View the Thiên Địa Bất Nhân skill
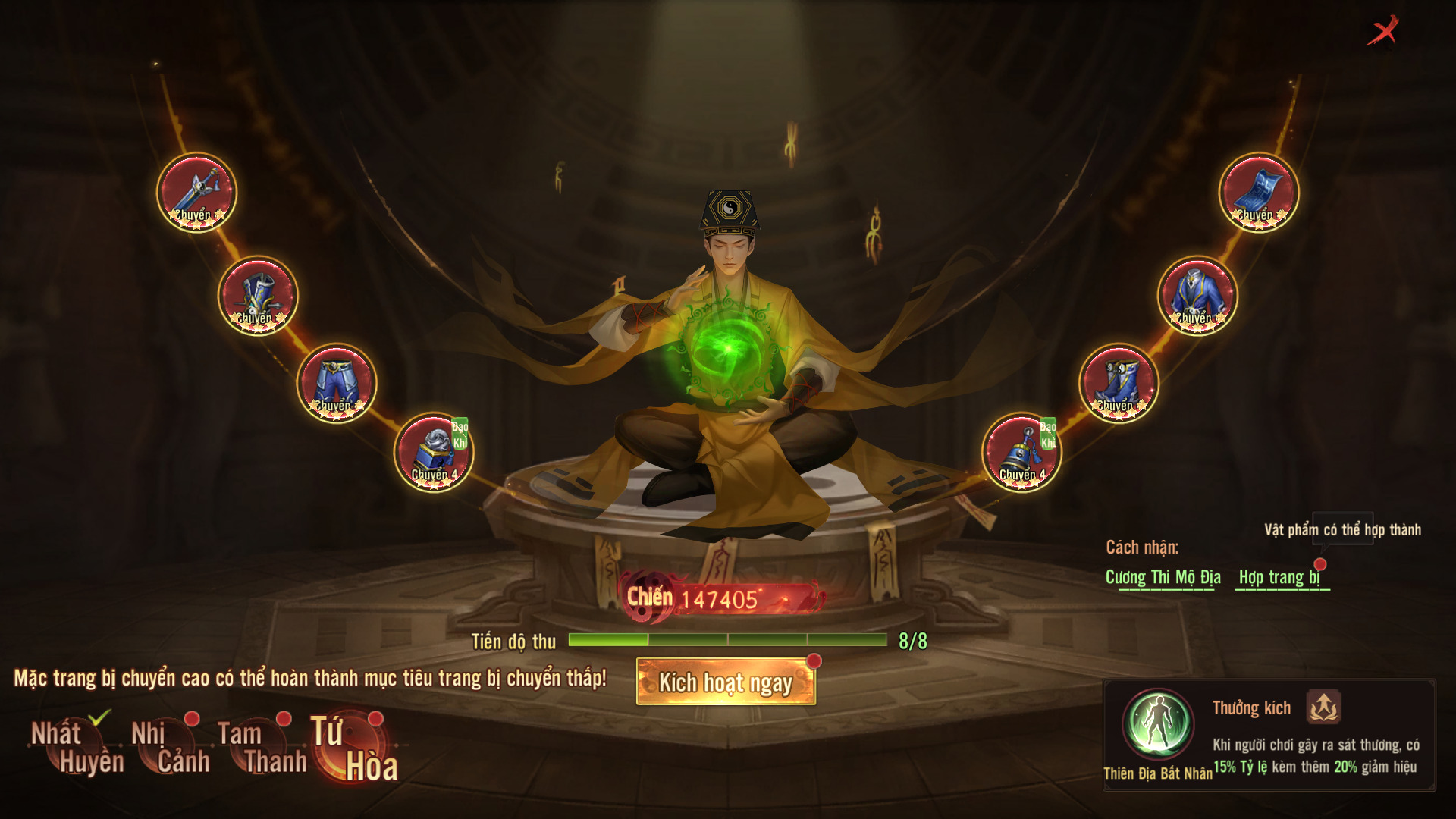Screen dimensions: 1456x819 coord(1157,725)
